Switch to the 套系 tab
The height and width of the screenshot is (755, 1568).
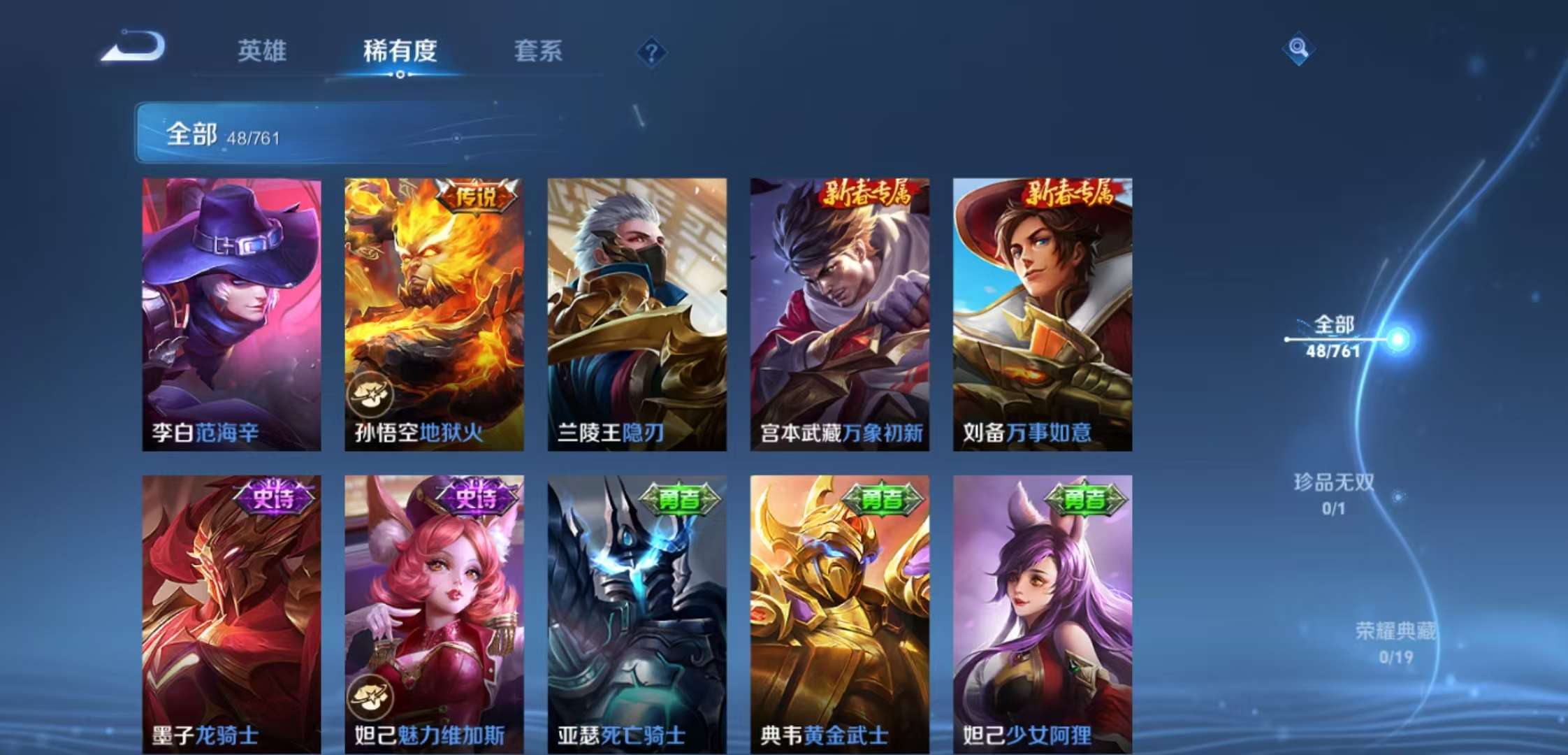click(x=538, y=52)
